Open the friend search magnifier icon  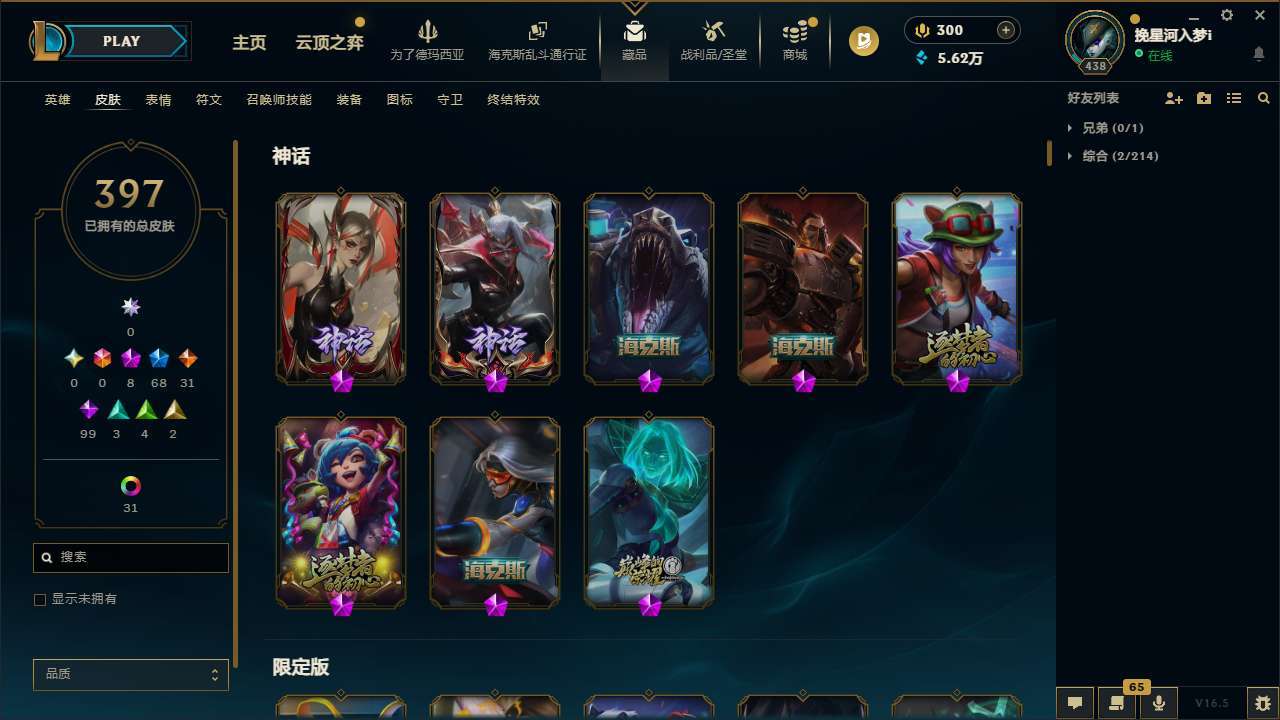point(1264,97)
